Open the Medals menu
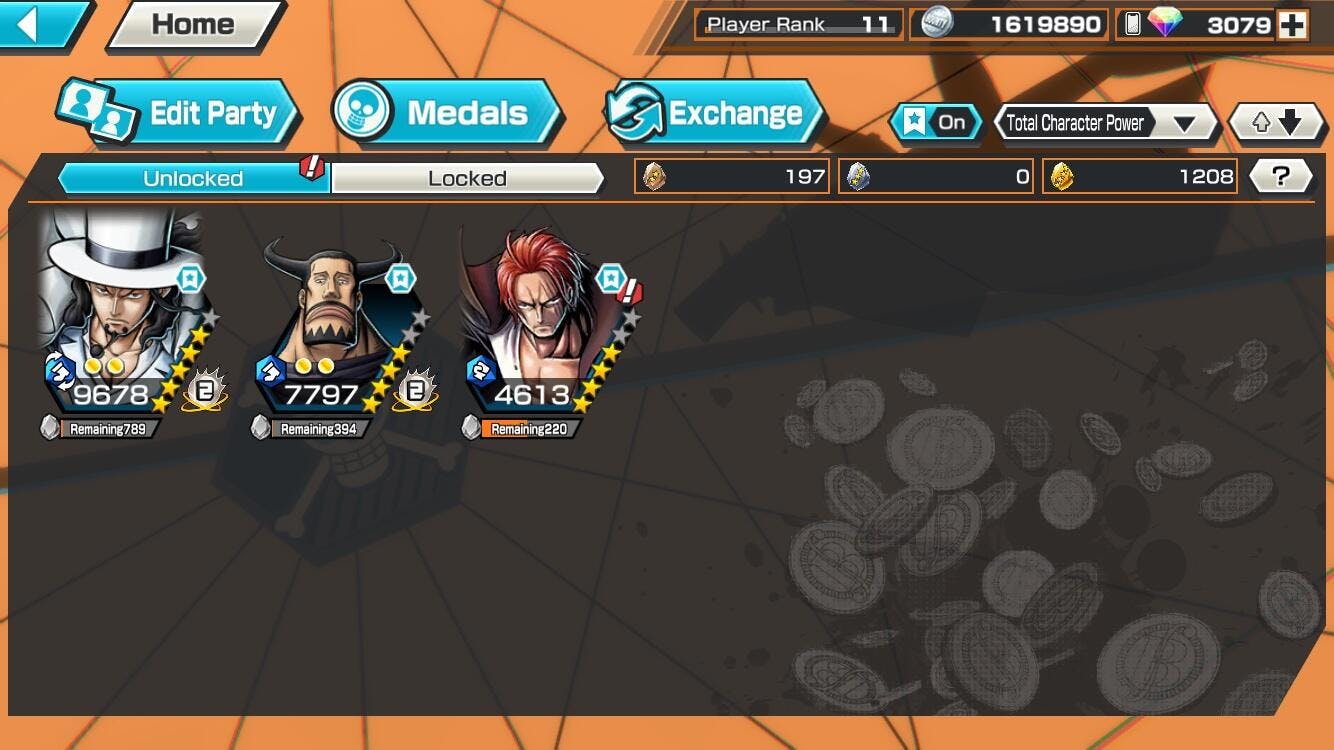 [447, 113]
